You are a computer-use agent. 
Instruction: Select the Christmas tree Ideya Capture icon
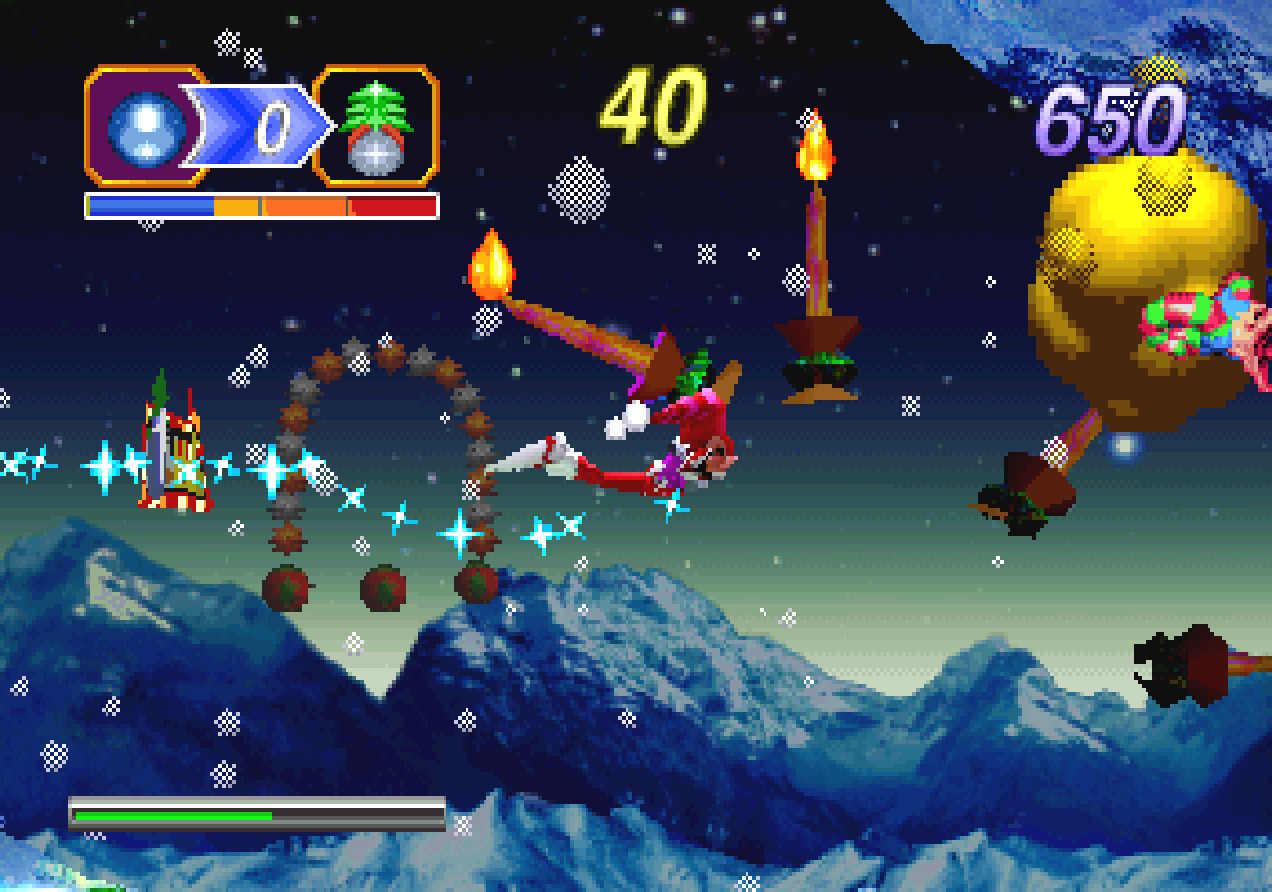click(376, 127)
